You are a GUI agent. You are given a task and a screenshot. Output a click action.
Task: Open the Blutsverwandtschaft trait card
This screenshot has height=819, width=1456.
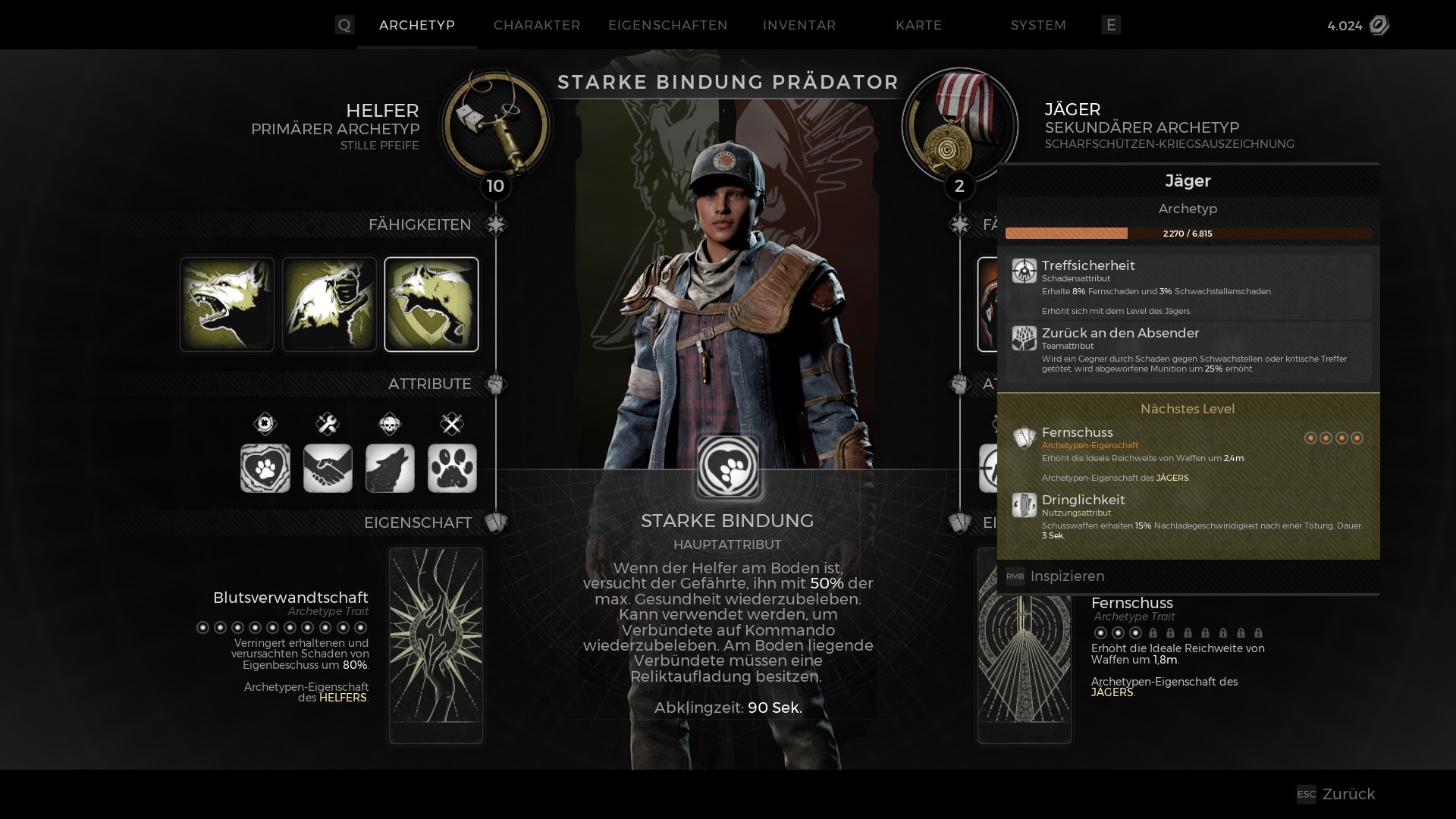435,645
